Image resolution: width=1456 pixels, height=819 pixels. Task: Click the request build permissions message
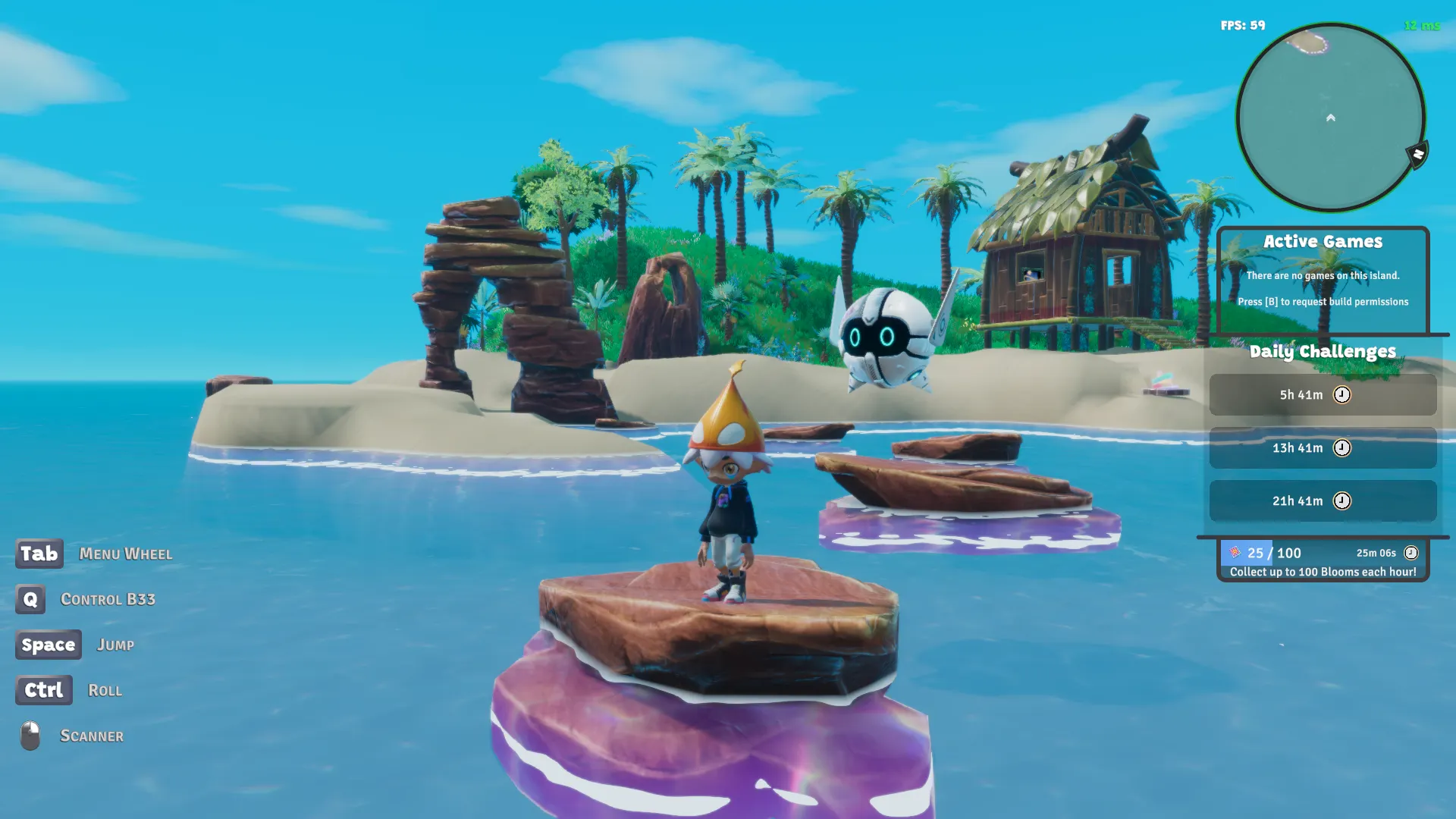point(1323,301)
